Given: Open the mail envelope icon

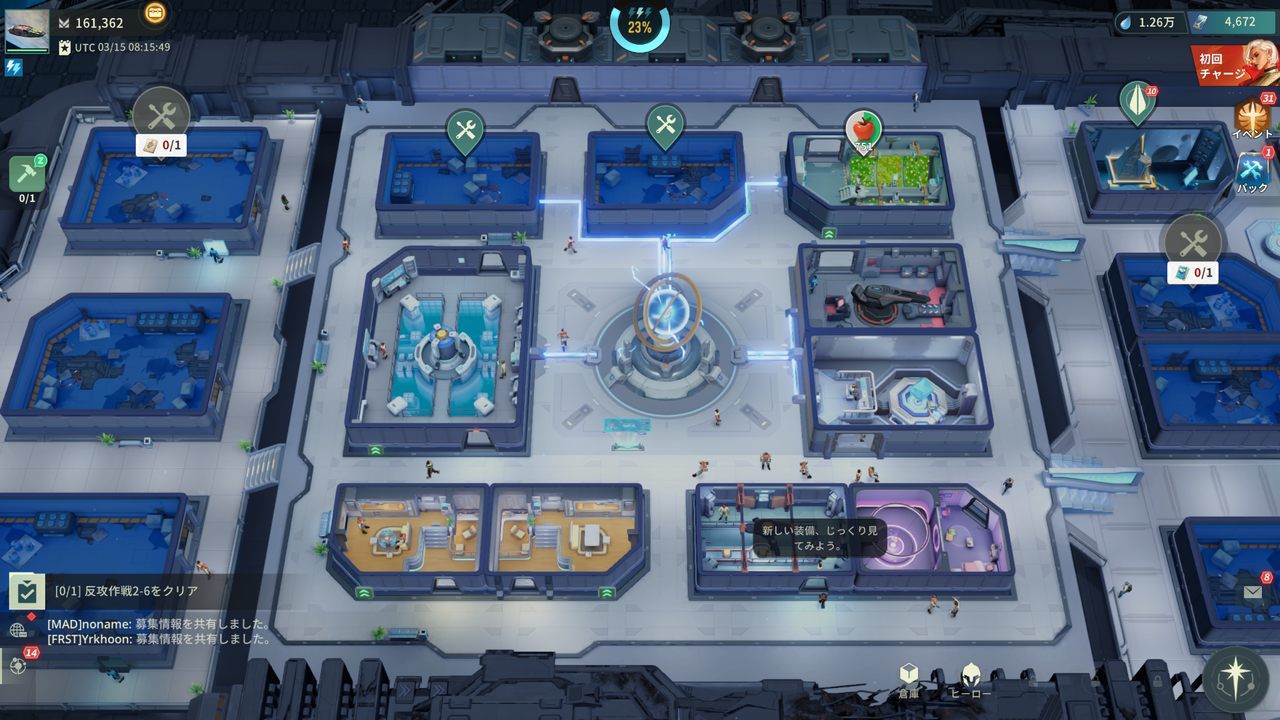Looking at the screenshot, I should click(1253, 592).
